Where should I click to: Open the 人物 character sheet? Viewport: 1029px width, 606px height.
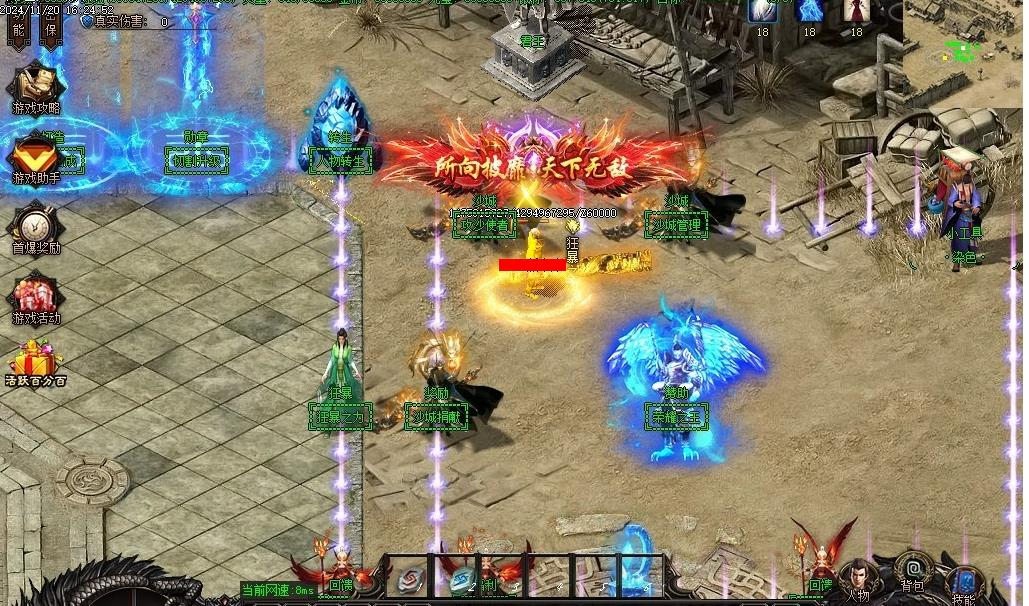pos(857,579)
